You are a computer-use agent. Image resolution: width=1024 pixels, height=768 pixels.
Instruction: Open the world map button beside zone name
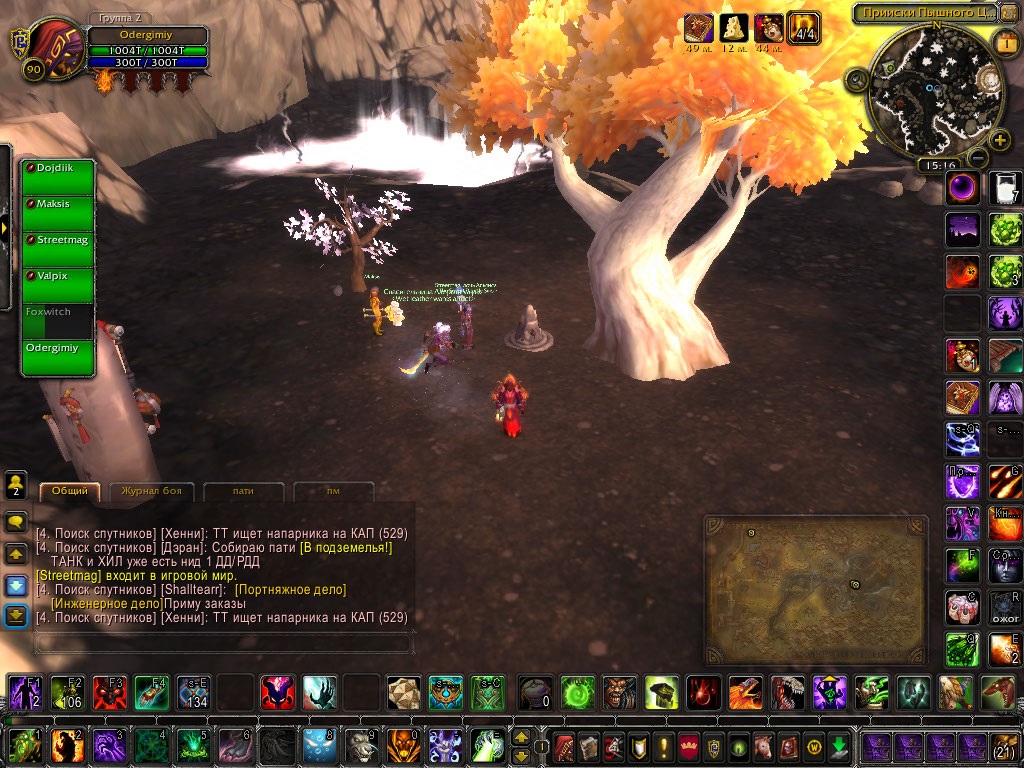tap(1008, 13)
